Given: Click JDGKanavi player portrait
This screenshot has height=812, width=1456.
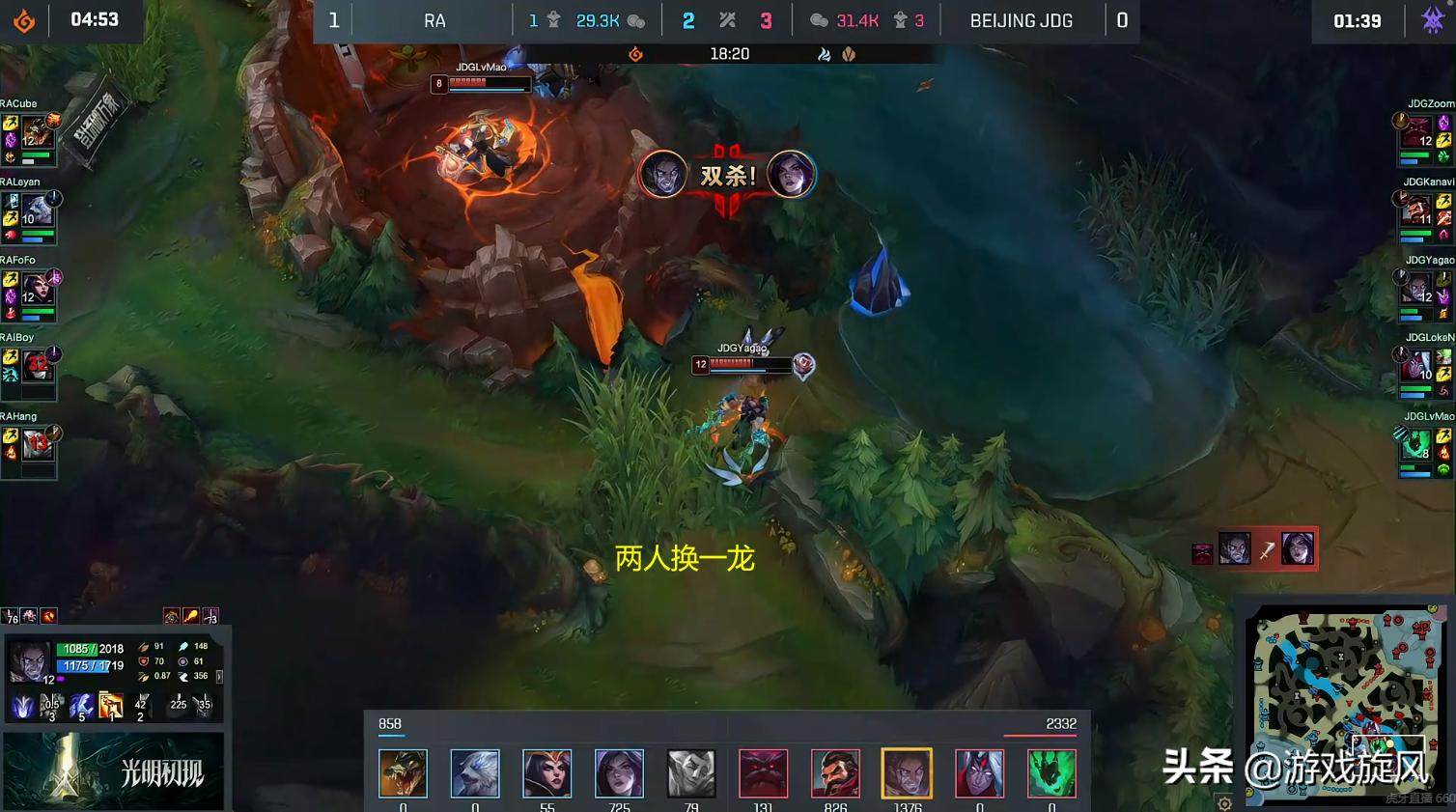Looking at the screenshot, I should pos(1416,210).
